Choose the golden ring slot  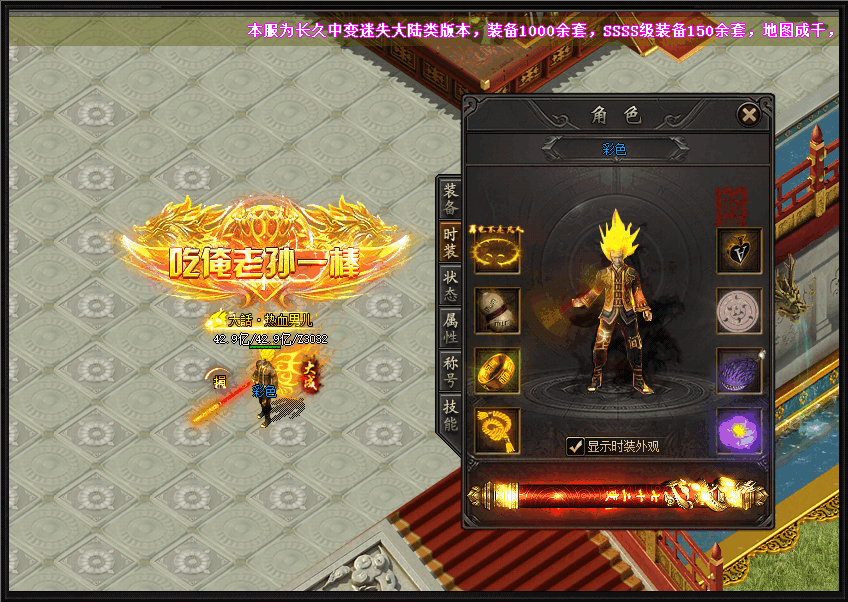pyautogui.click(x=497, y=370)
